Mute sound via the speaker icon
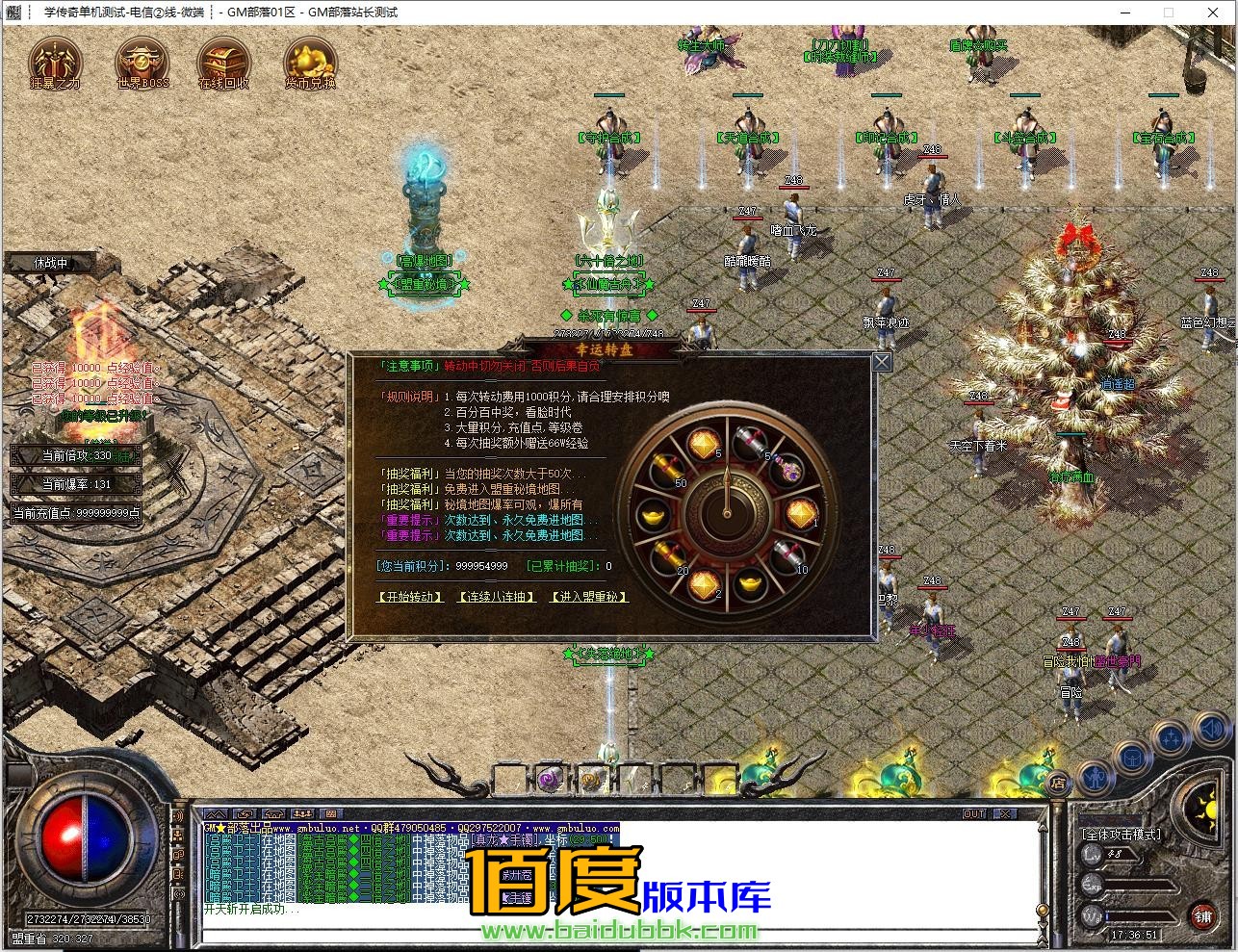Image resolution: width=1238 pixels, height=952 pixels. tap(1209, 730)
